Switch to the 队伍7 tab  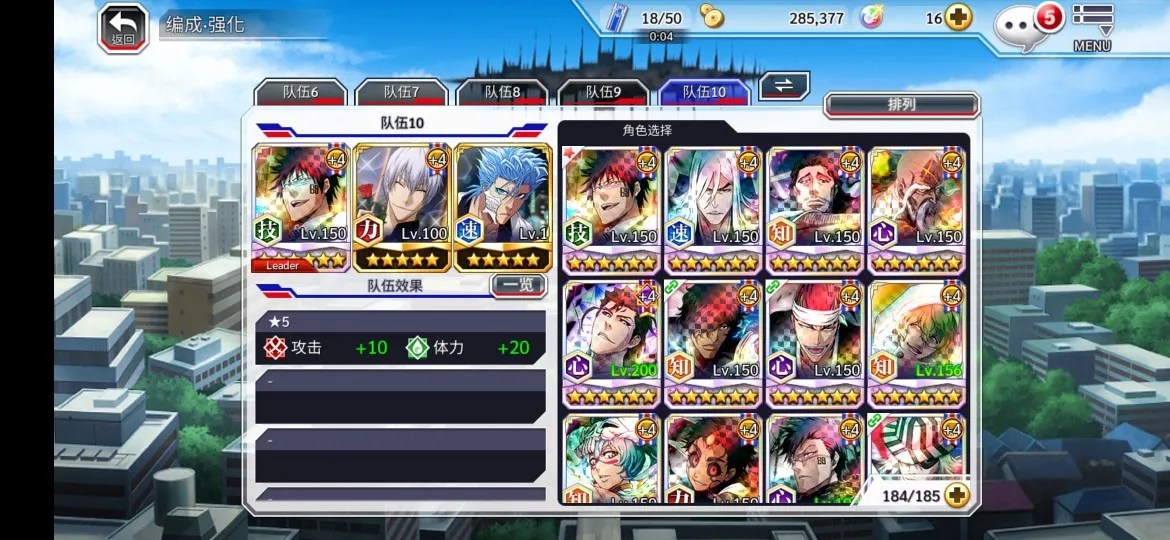tap(401, 92)
